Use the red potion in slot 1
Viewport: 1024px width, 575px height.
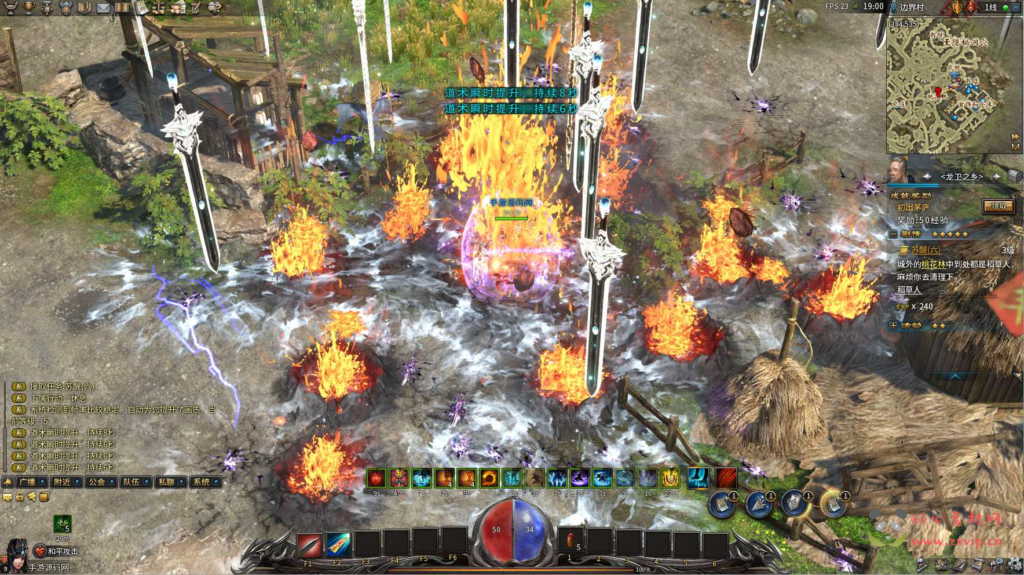coord(571,544)
